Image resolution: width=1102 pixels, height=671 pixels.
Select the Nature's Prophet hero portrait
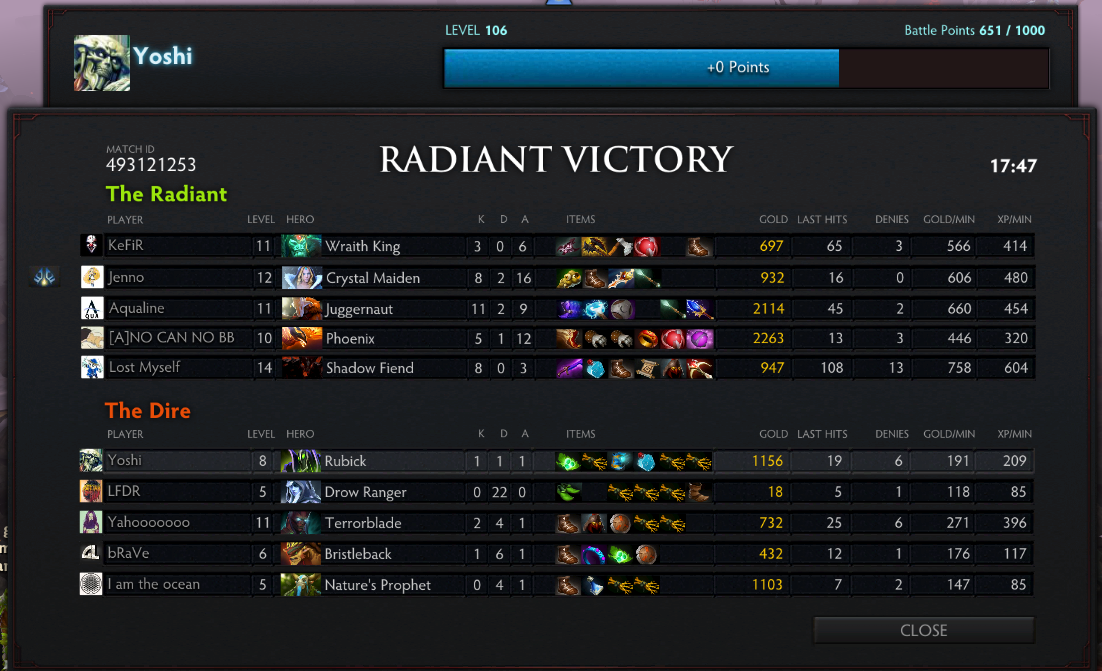(x=300, y=584)
